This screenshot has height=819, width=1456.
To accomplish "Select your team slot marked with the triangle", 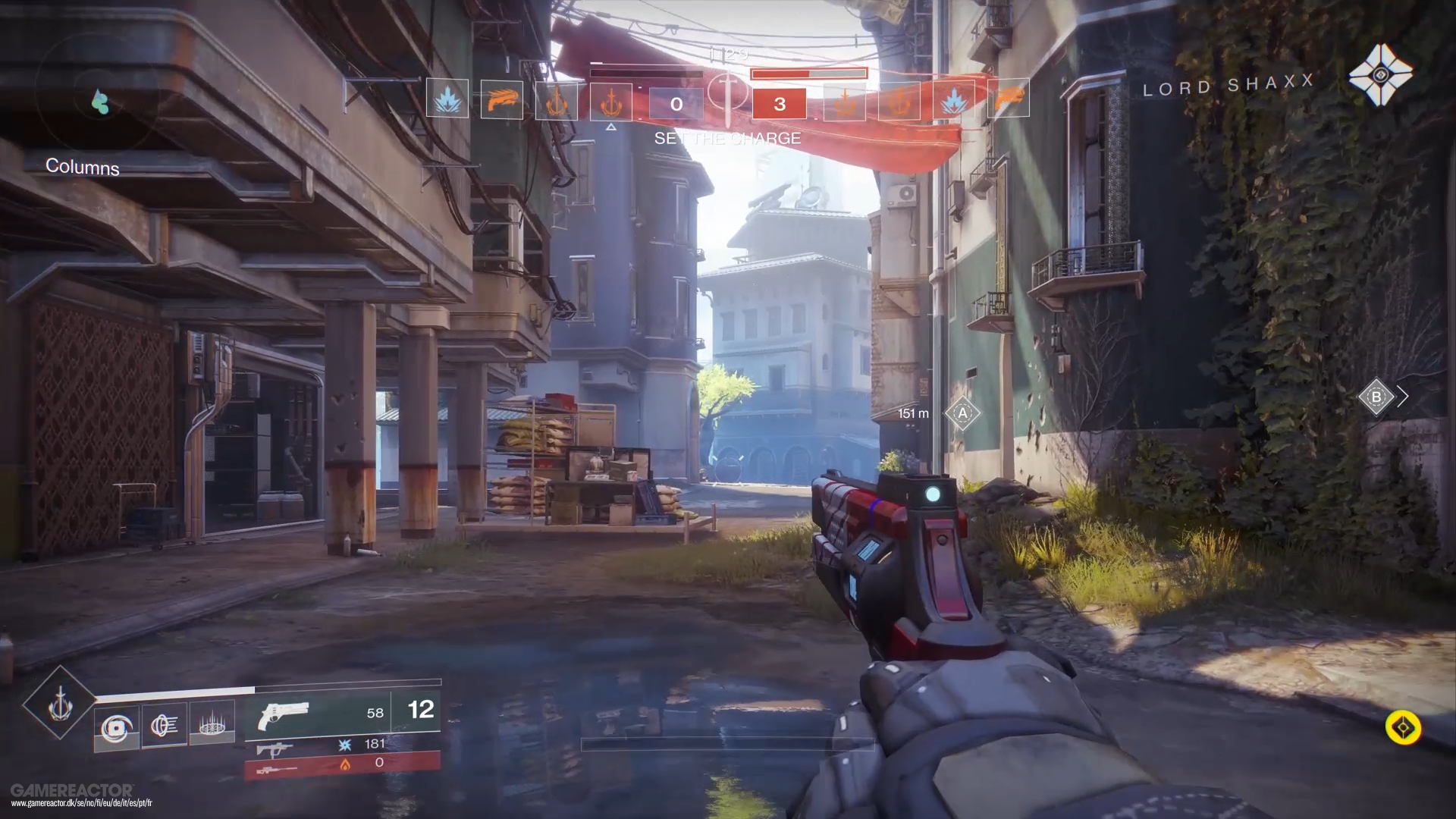I will [610, 102].
